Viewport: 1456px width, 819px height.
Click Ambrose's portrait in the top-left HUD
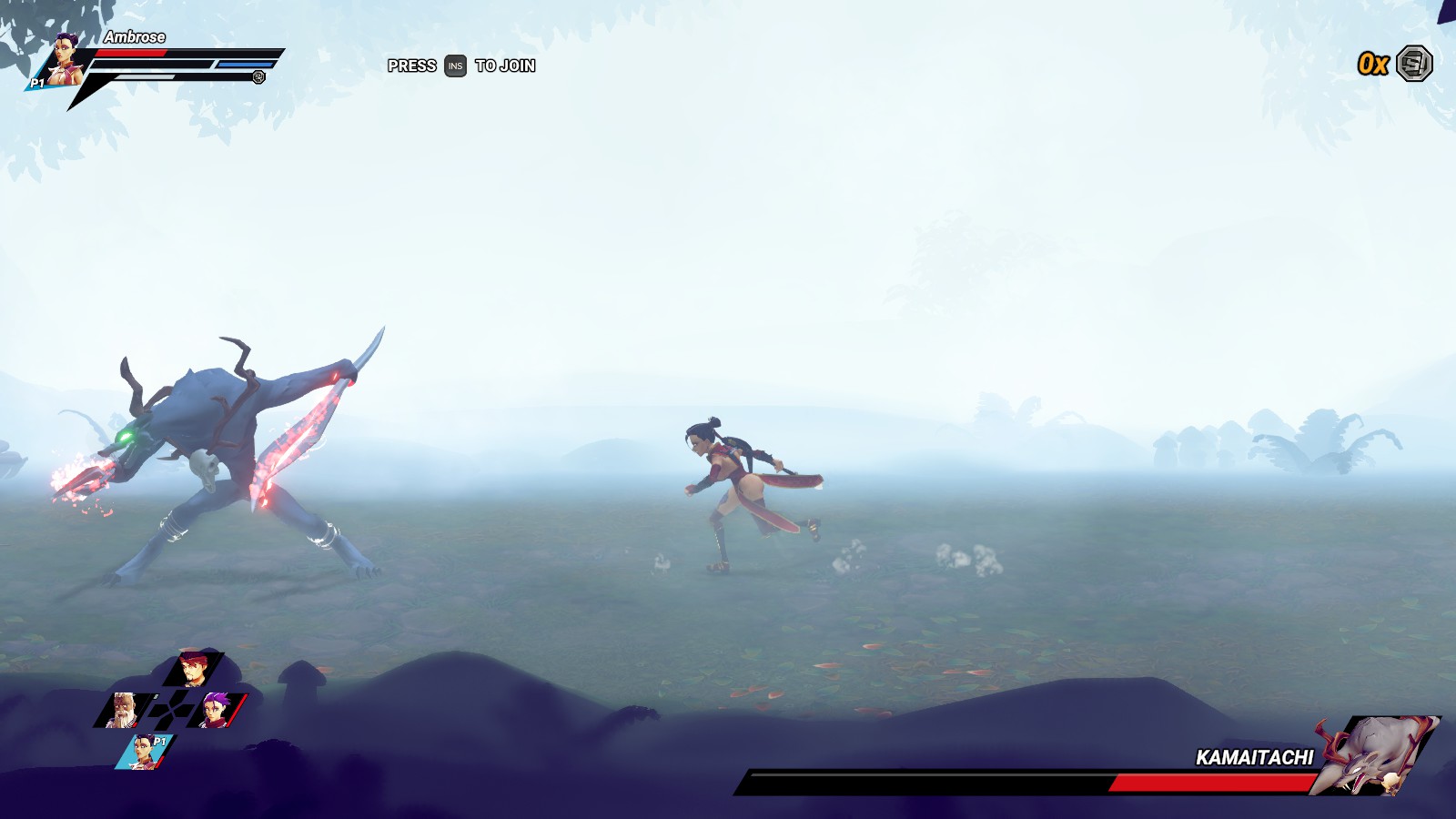(62, 60)
